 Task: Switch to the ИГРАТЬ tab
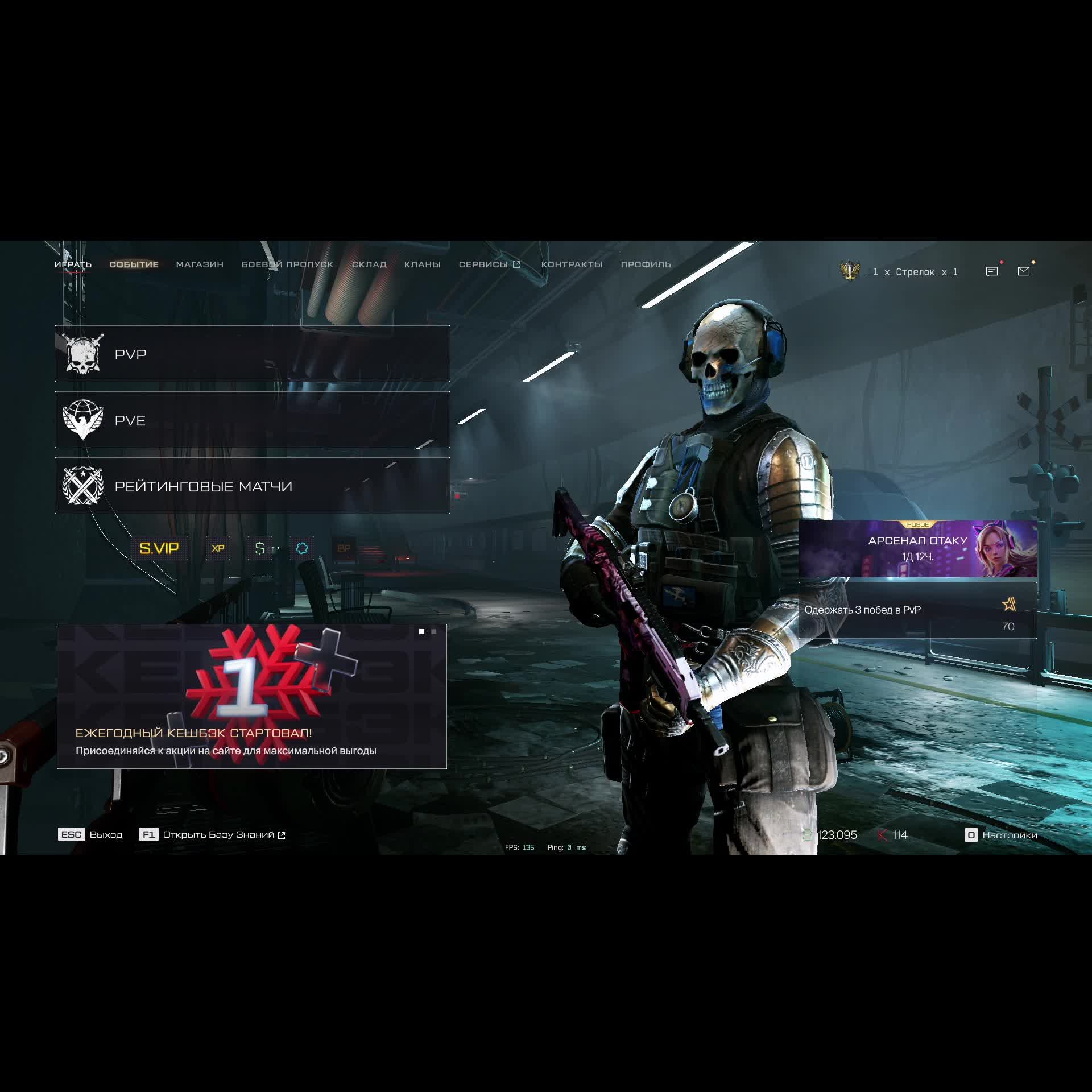(73, 264)
